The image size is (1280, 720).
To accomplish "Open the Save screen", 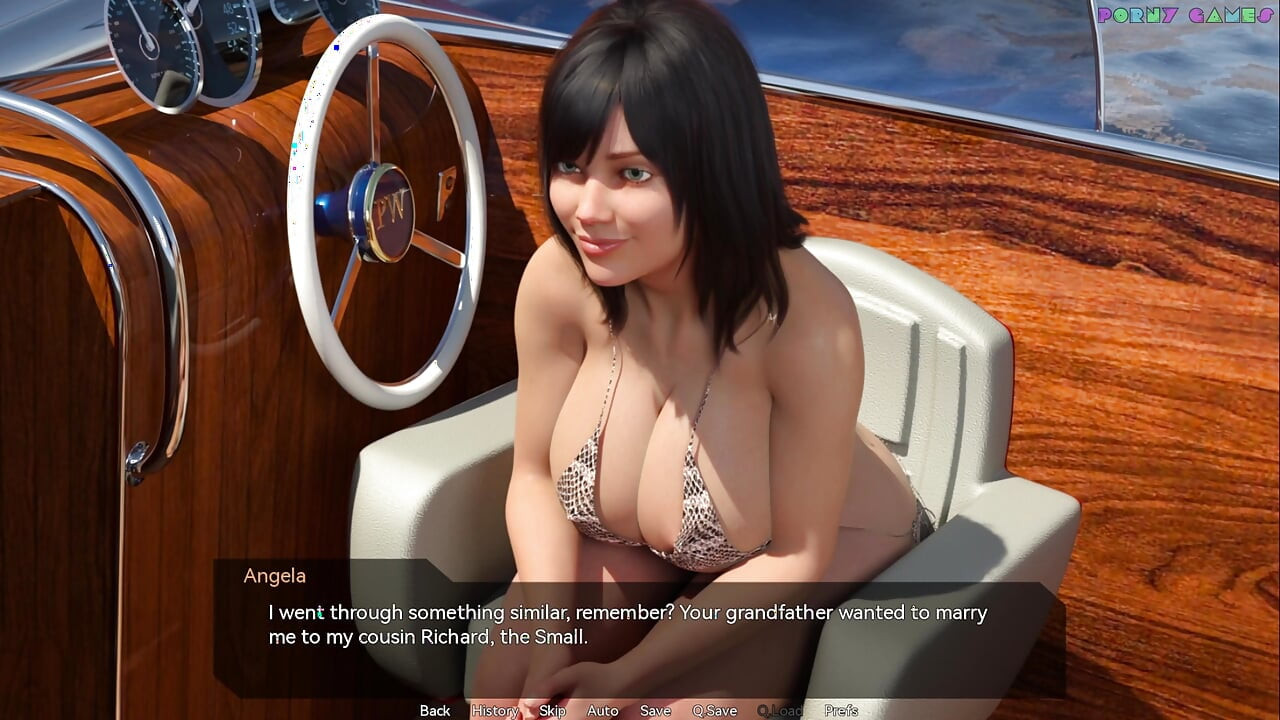I will pos(655,710).
